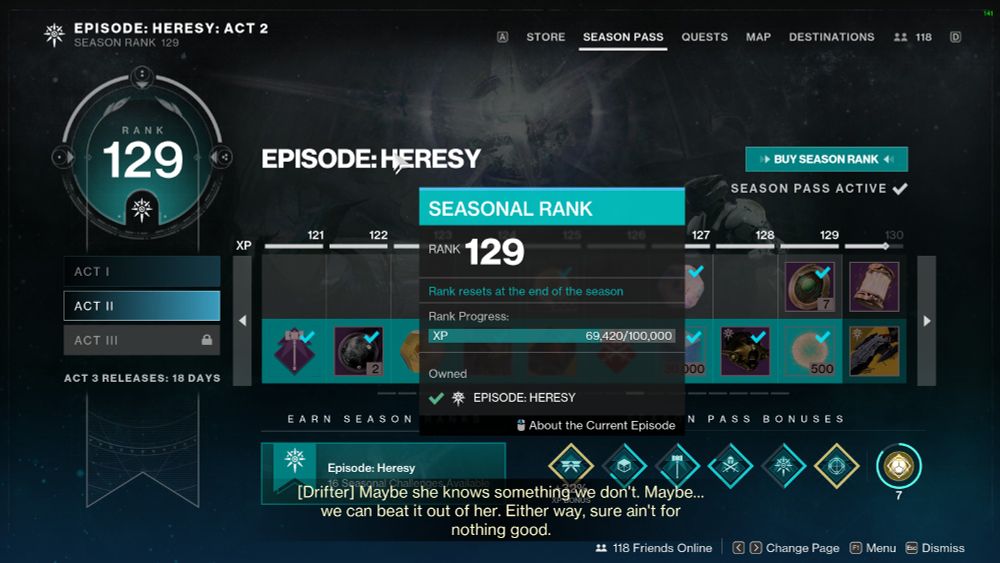
Task: Advance reward track with right arrow
Action: point(926,320)
